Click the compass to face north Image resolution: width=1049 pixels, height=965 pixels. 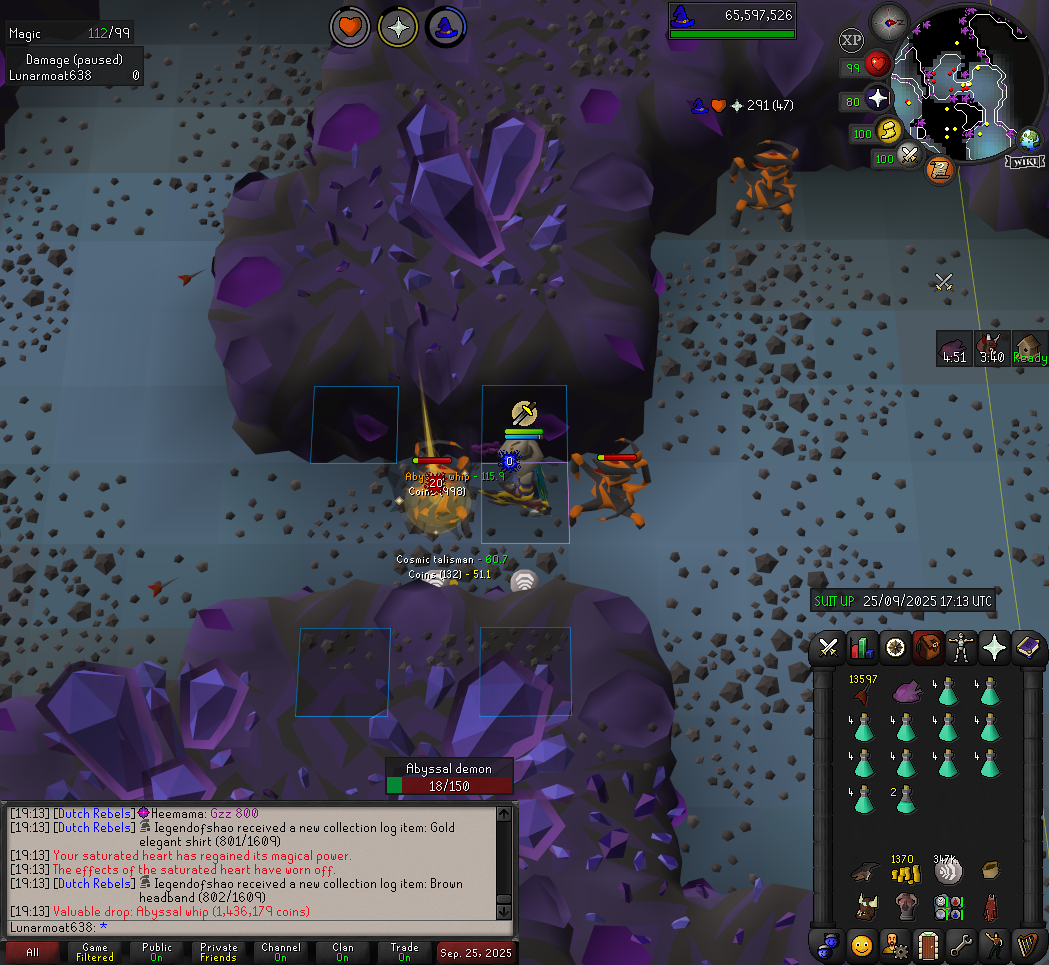coord(888,21)
